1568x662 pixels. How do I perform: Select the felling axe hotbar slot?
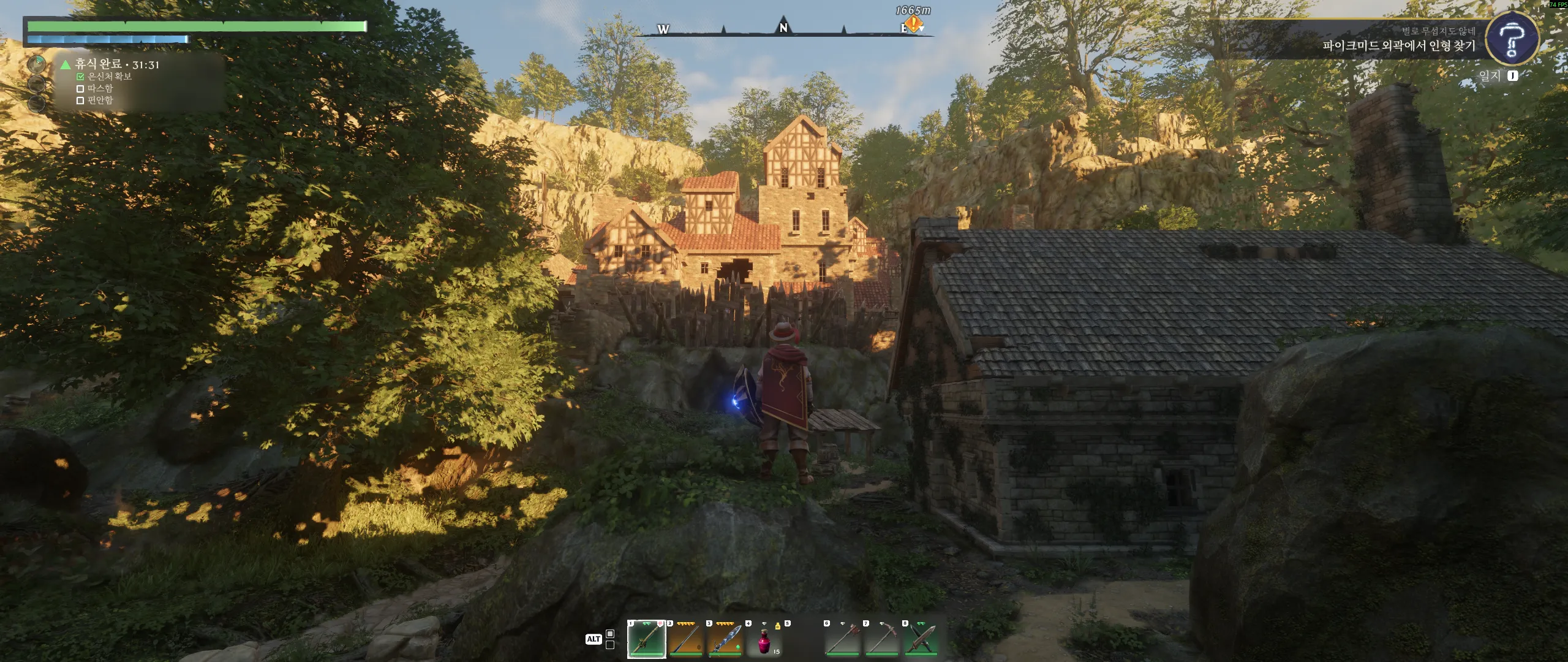click(x=842, y=639)
